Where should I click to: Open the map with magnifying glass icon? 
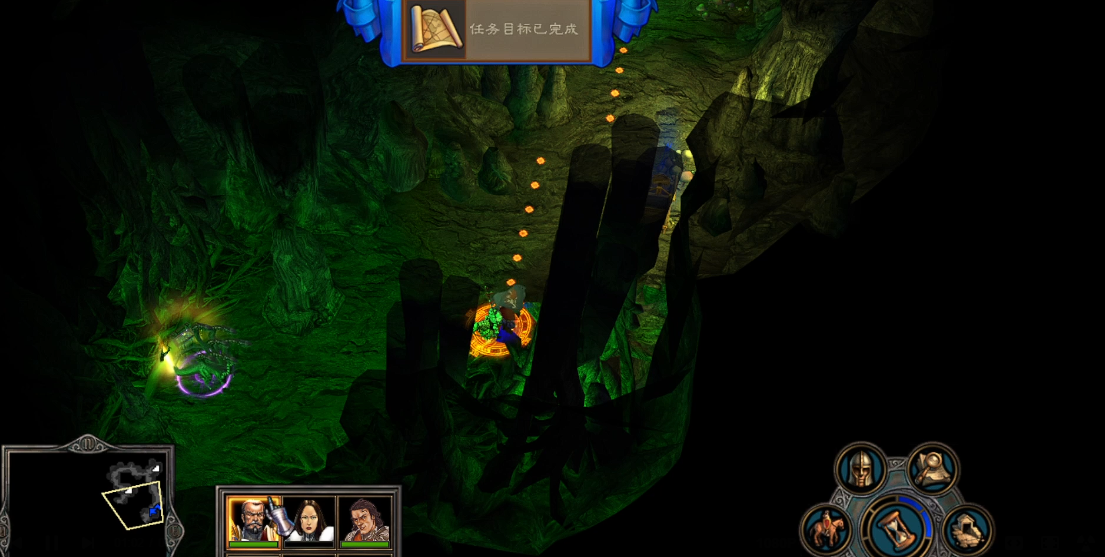click(933, 468)
